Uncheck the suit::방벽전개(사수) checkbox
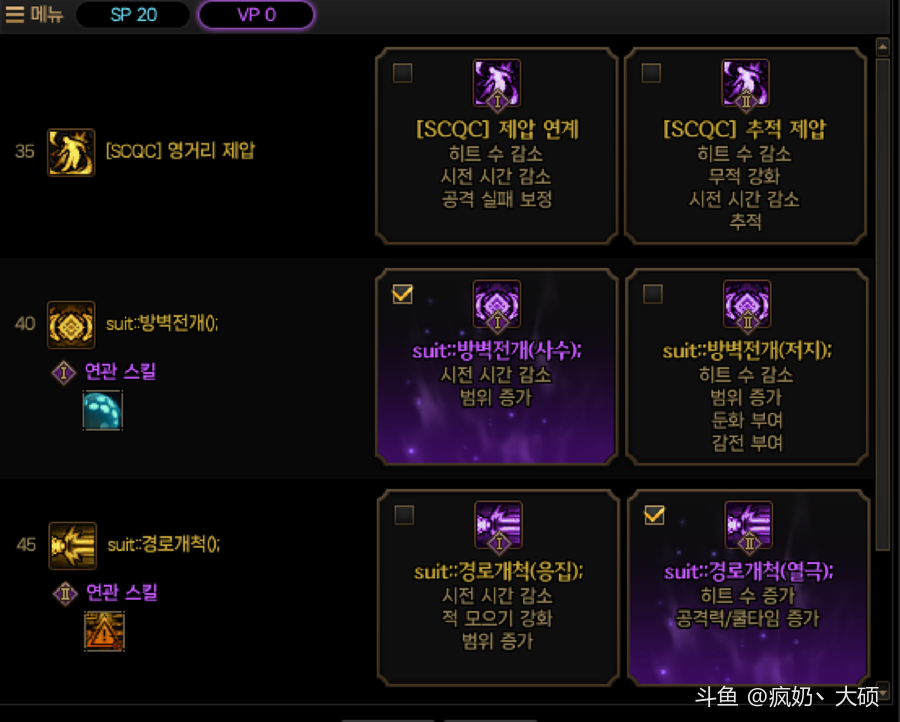 pyautogui.click(x=403, y=294)
